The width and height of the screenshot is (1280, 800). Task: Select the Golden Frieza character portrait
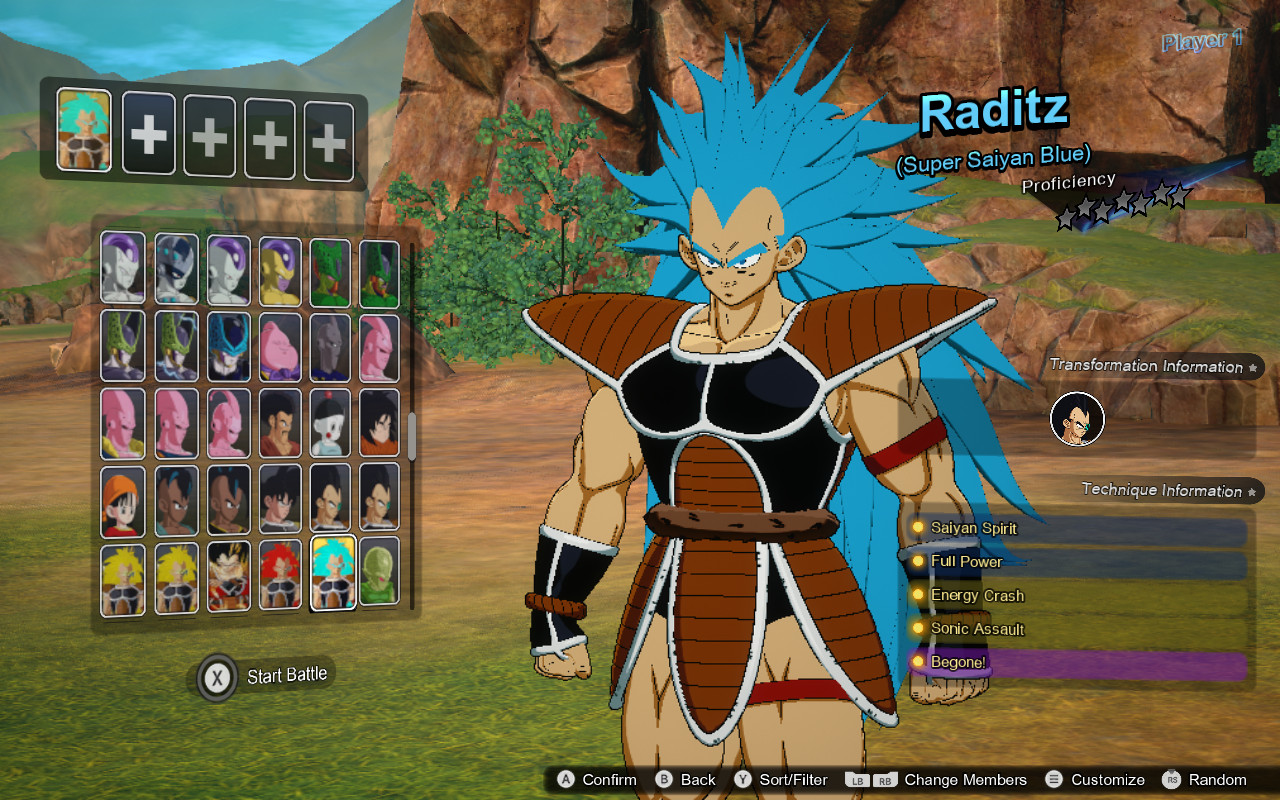280,267
